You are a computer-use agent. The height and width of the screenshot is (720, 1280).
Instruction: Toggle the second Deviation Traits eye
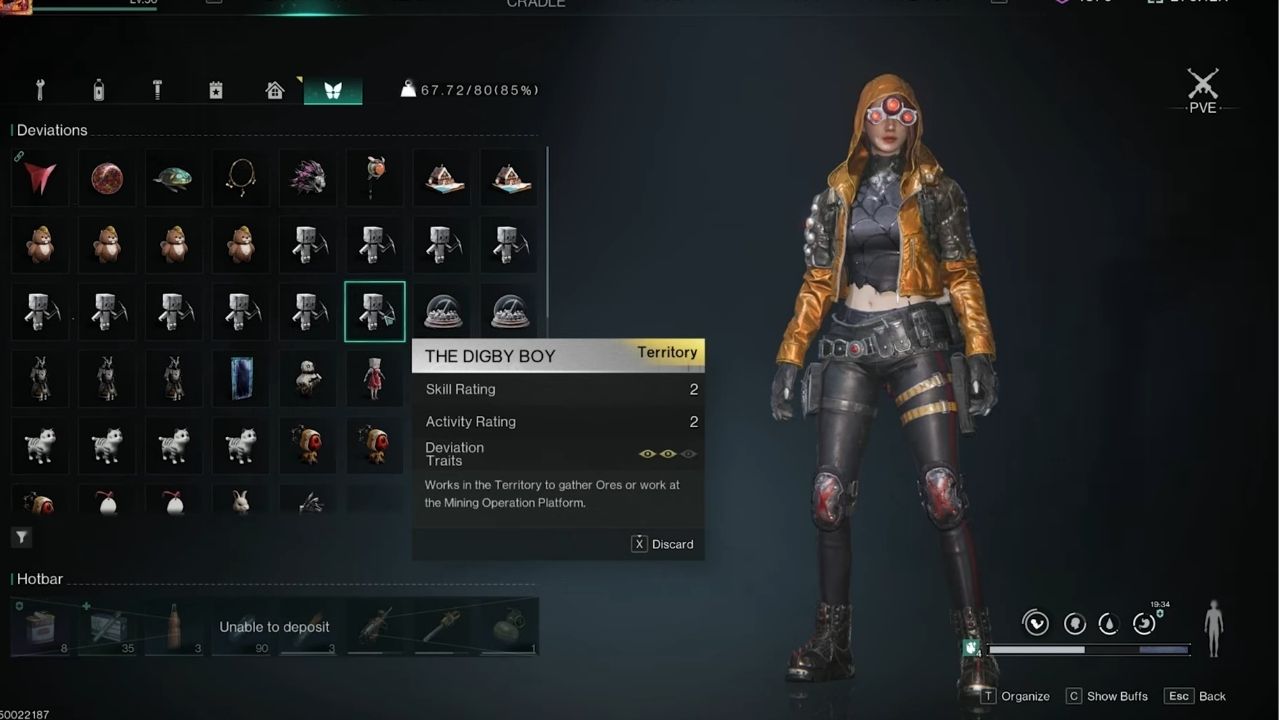tap(667, 453)
